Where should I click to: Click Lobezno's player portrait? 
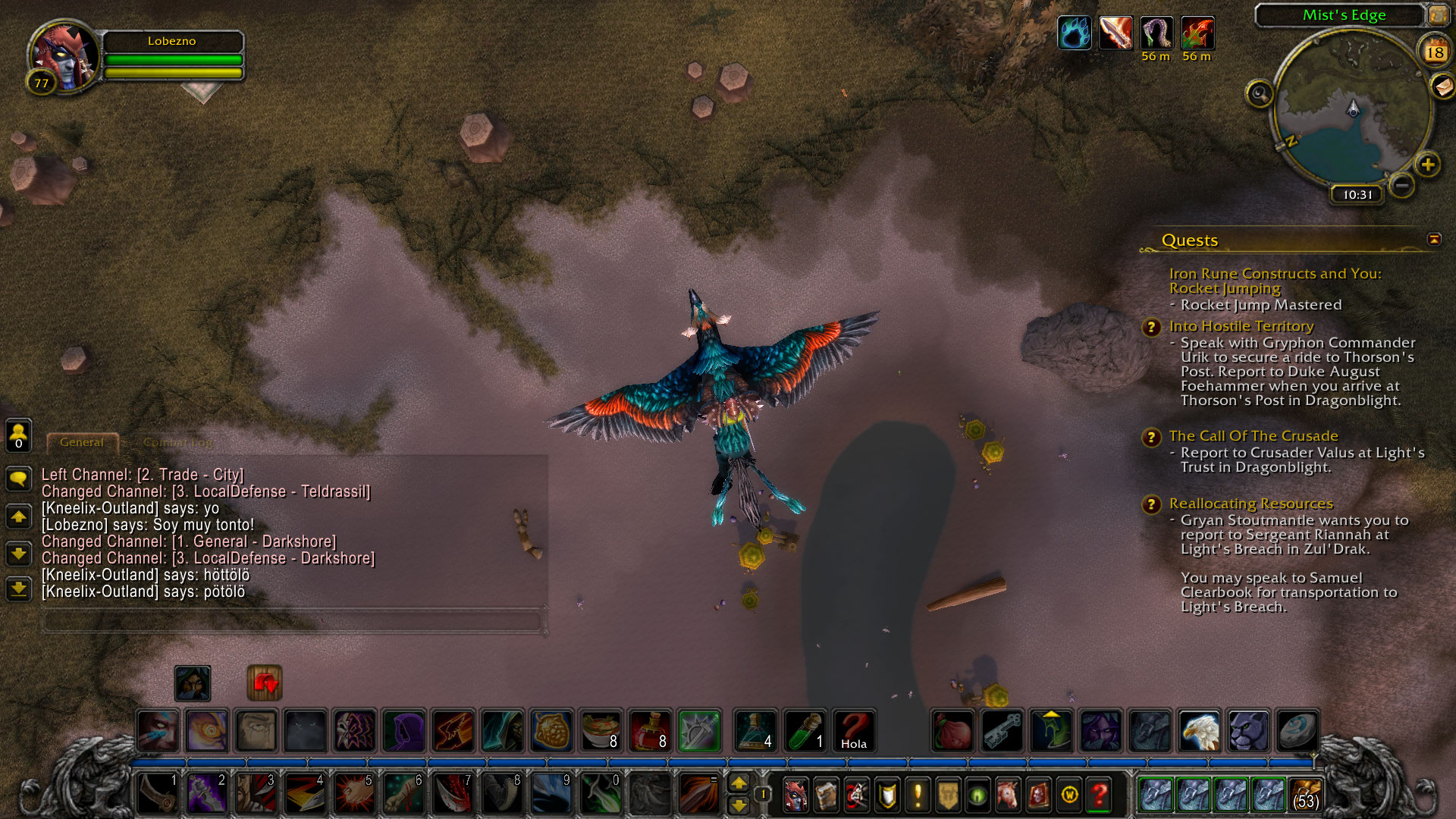point(64,57)
